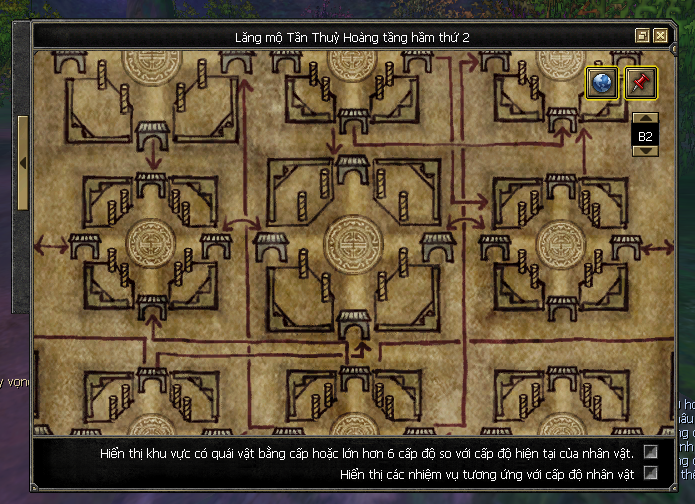Screen dimensions: 695x504
Task: Close the tomb map window
Action: click(661, 36)
